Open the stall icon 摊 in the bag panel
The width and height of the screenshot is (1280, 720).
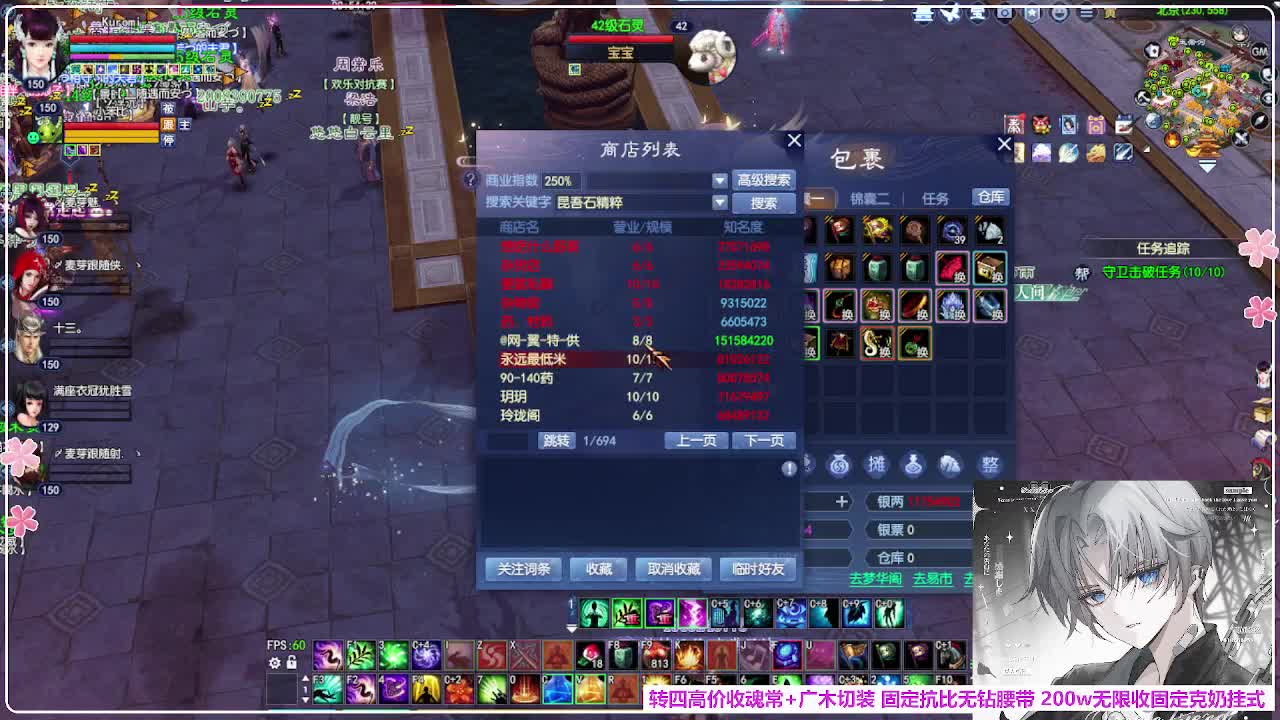[876, 465]
